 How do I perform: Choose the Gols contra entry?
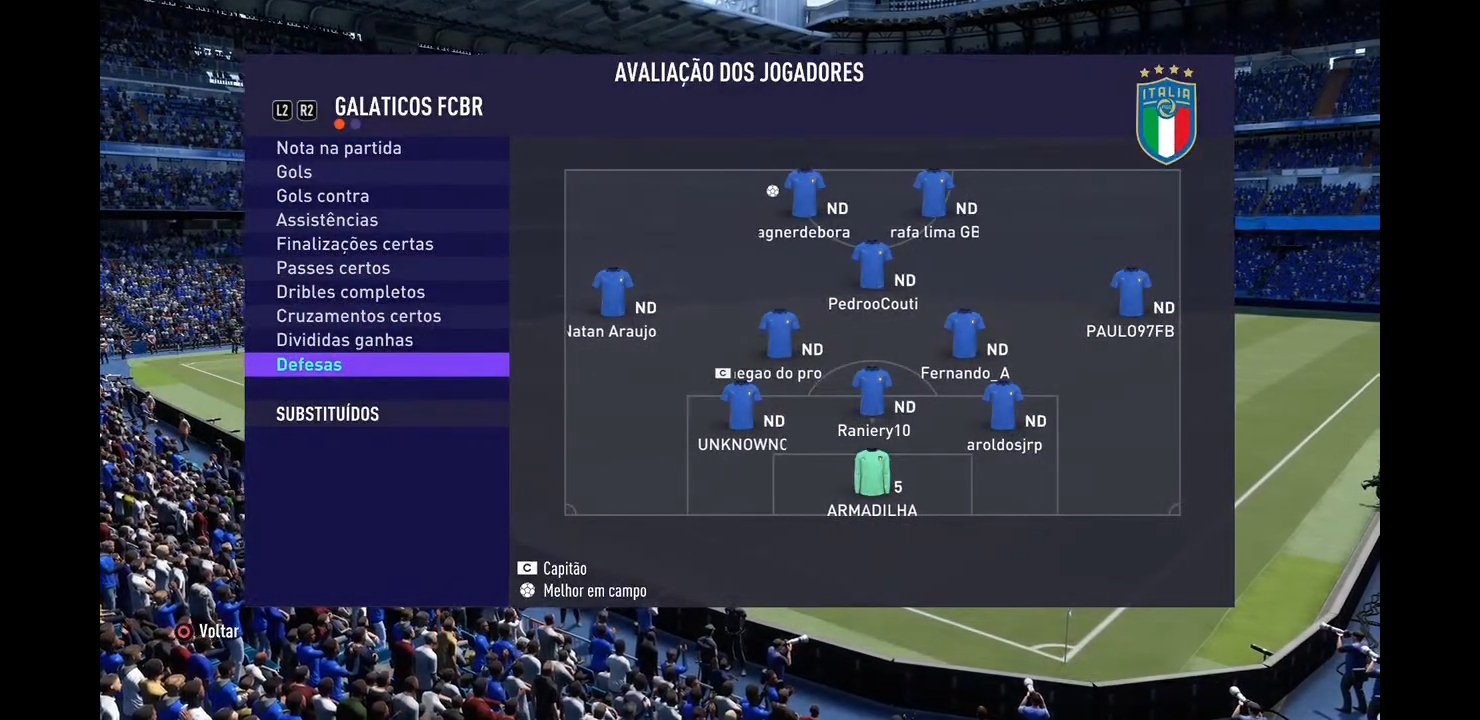pos(323,196)
